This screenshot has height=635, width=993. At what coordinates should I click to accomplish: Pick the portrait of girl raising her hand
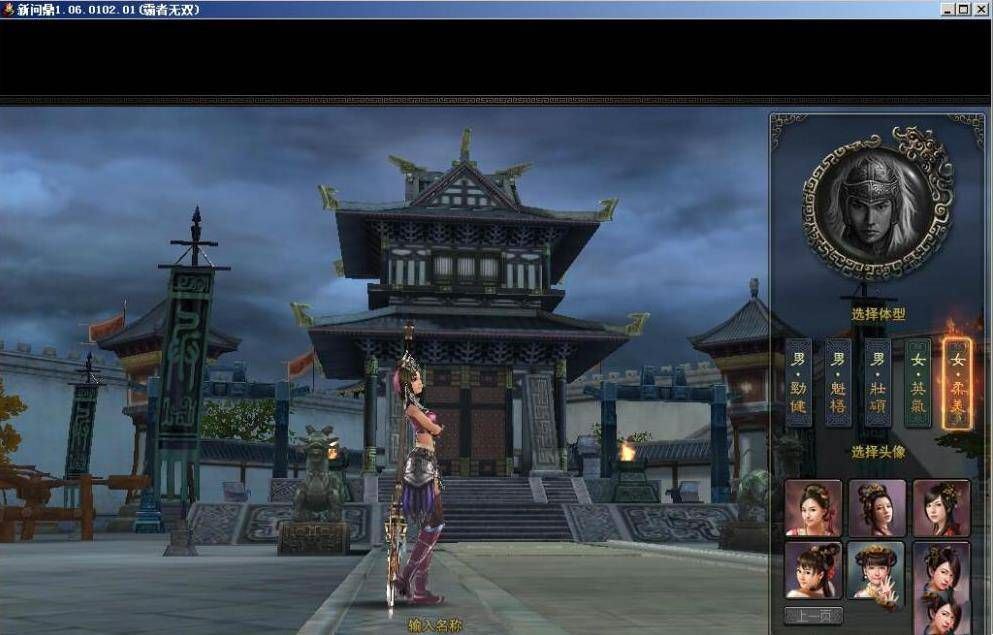(876, 571)
